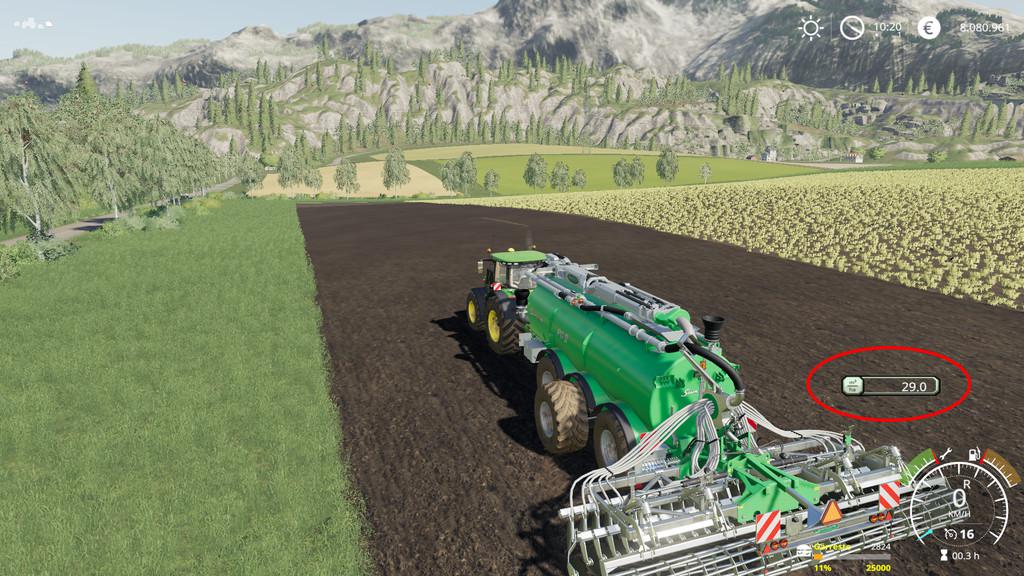
Task: Click the slurry tank fill level icon
Action: pyautogui.click(x=804, y=550)
